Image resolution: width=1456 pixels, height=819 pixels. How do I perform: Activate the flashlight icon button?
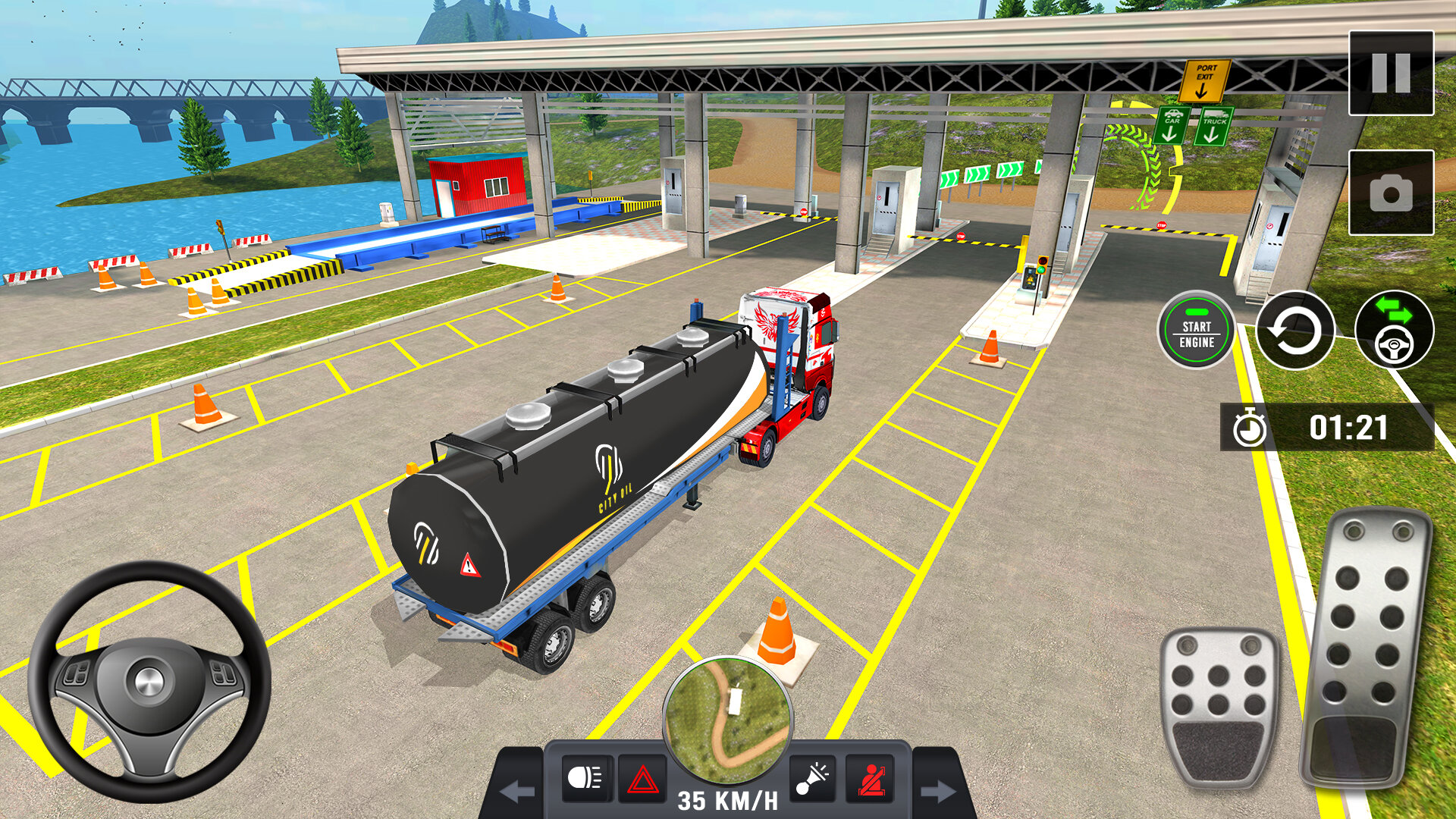coord(812,779)
